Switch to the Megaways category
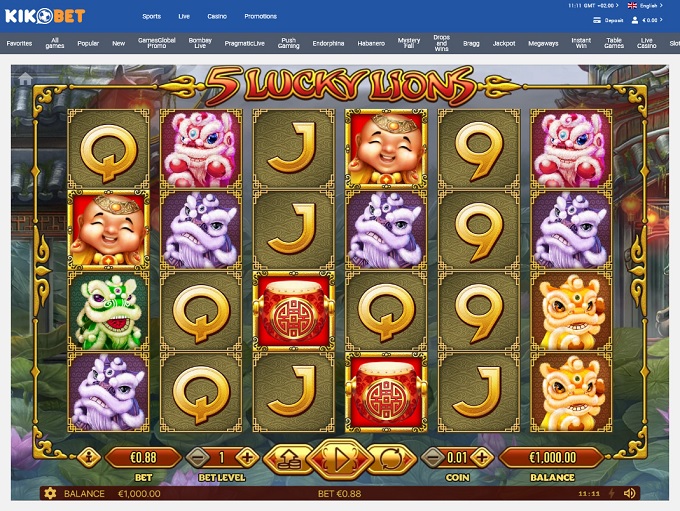This screenshot has height=511, width=680. [543, 44]
